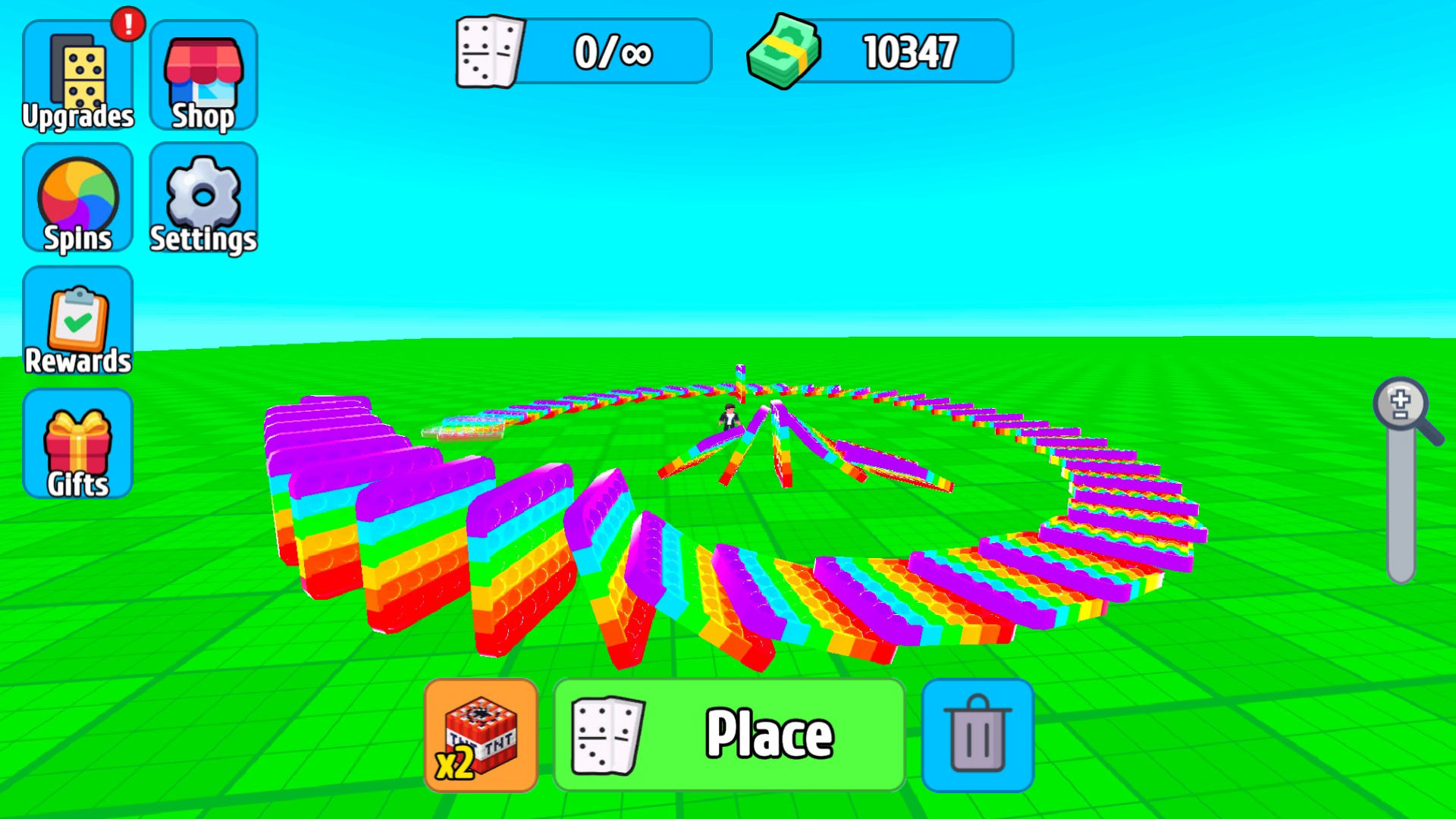Open the Rewards checklist

[x=78, y=322]
